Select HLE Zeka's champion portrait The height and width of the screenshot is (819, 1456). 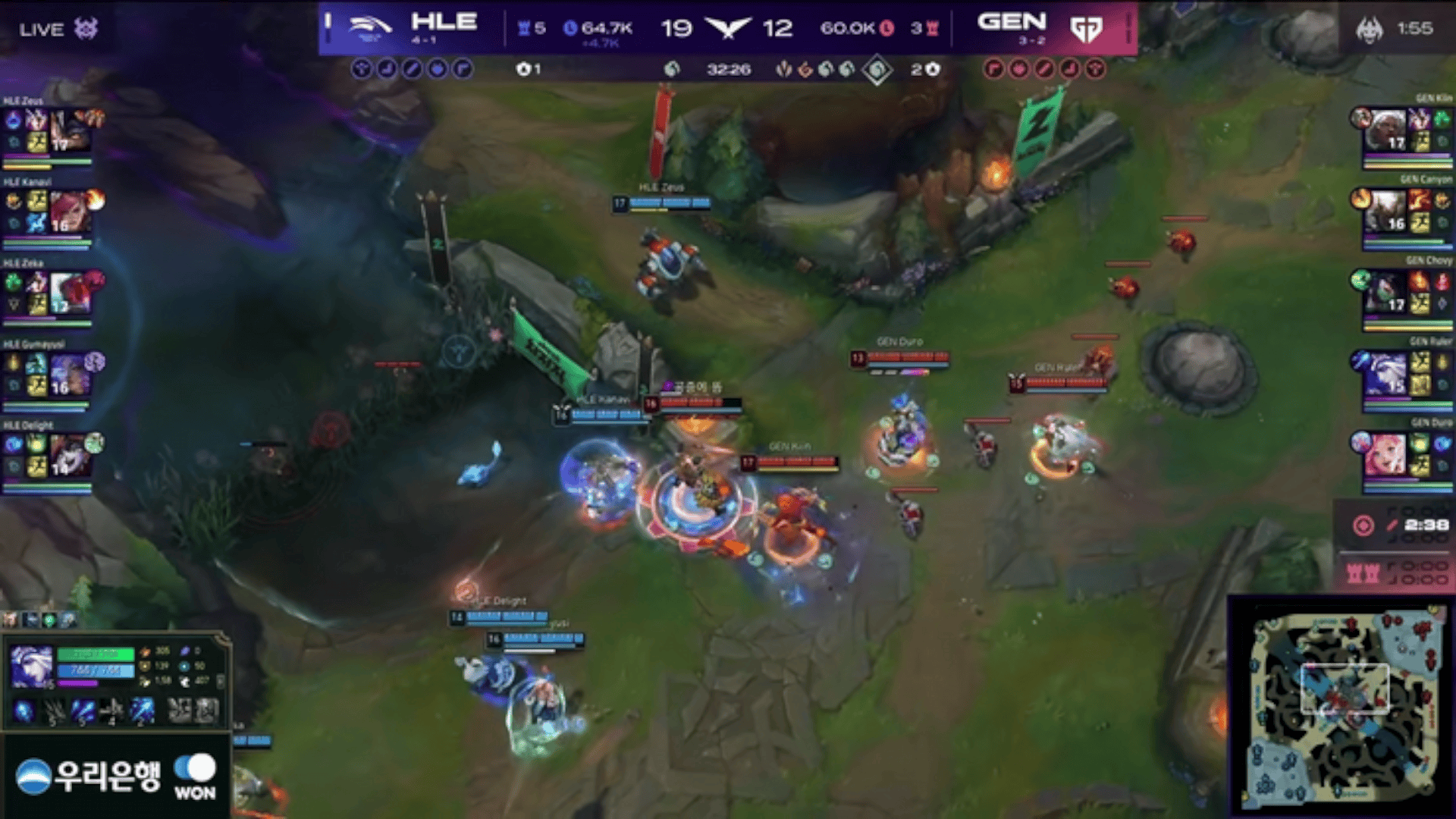click(x=70, y=292)
